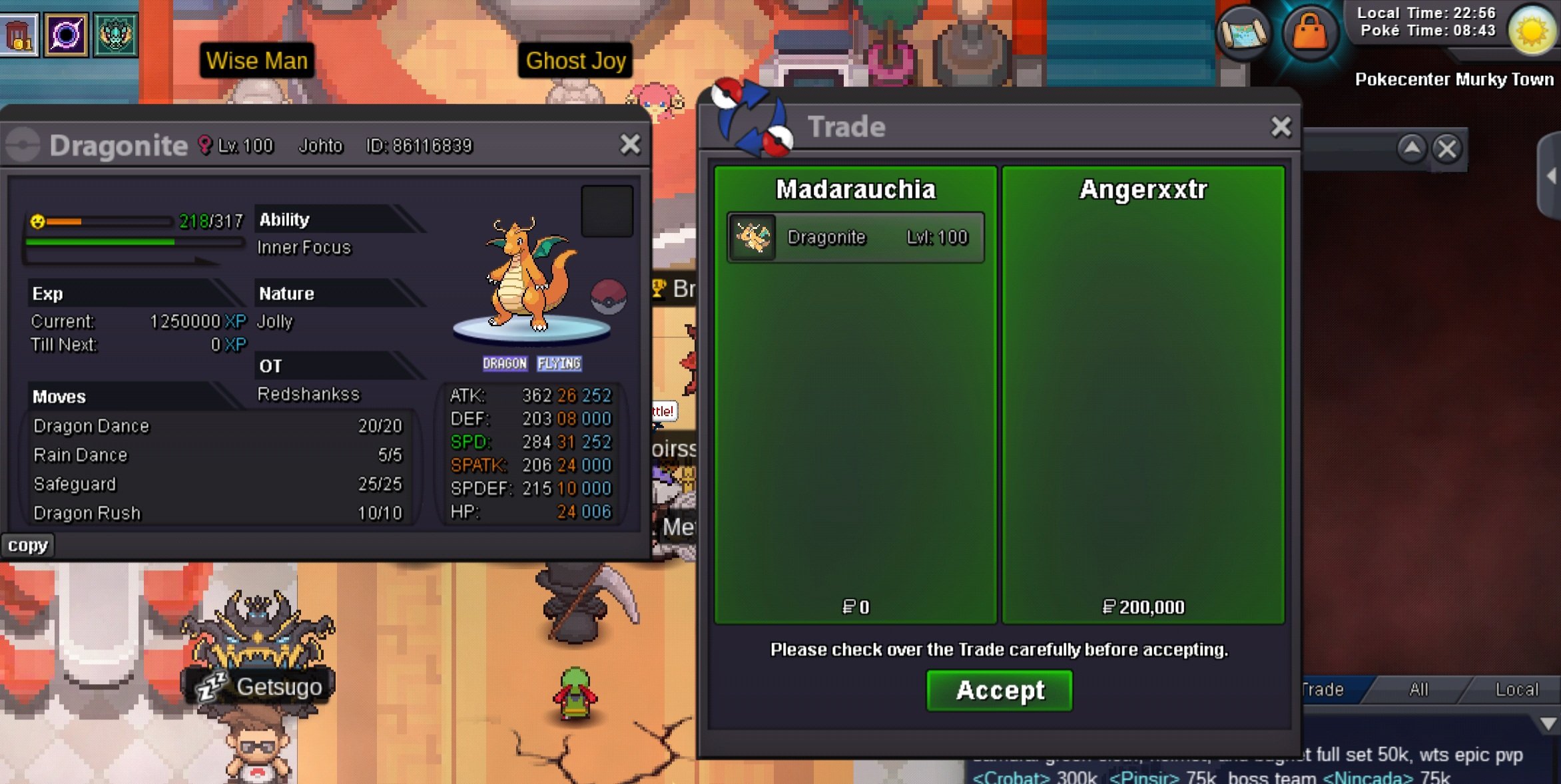The height and width of the screenshot is (784, 1561).
Task: Select Dragonite Lvl 100 in trade list
Action: coord(856,238)
